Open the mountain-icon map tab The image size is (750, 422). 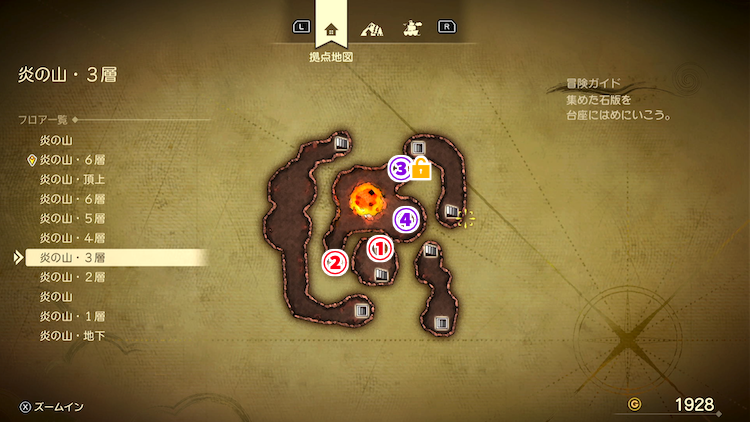tap(371, 28)
